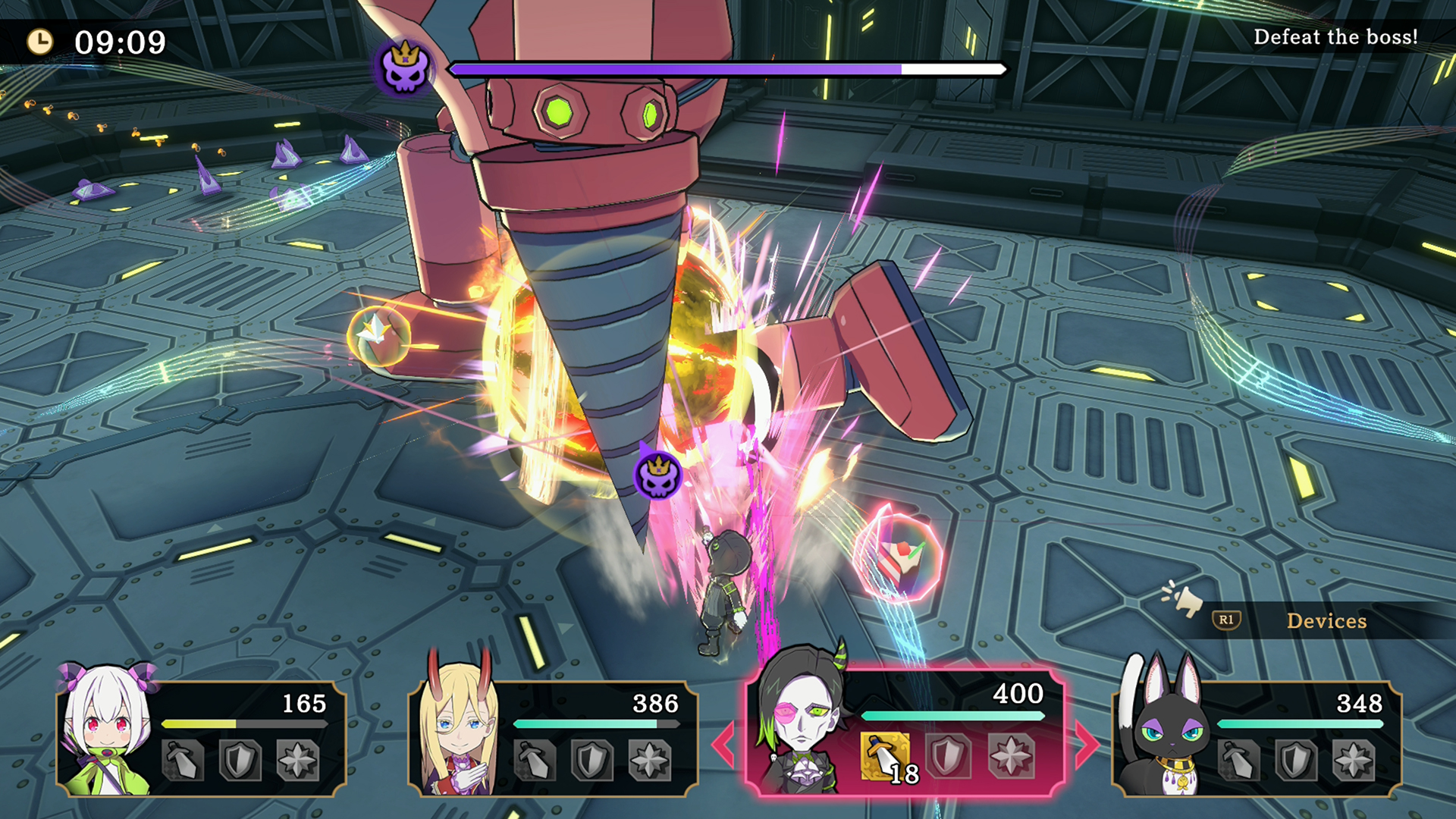1456x819 pixels.
Task: Click the star icon on the white-haired girl's panel
Action: tap(297, 760)
